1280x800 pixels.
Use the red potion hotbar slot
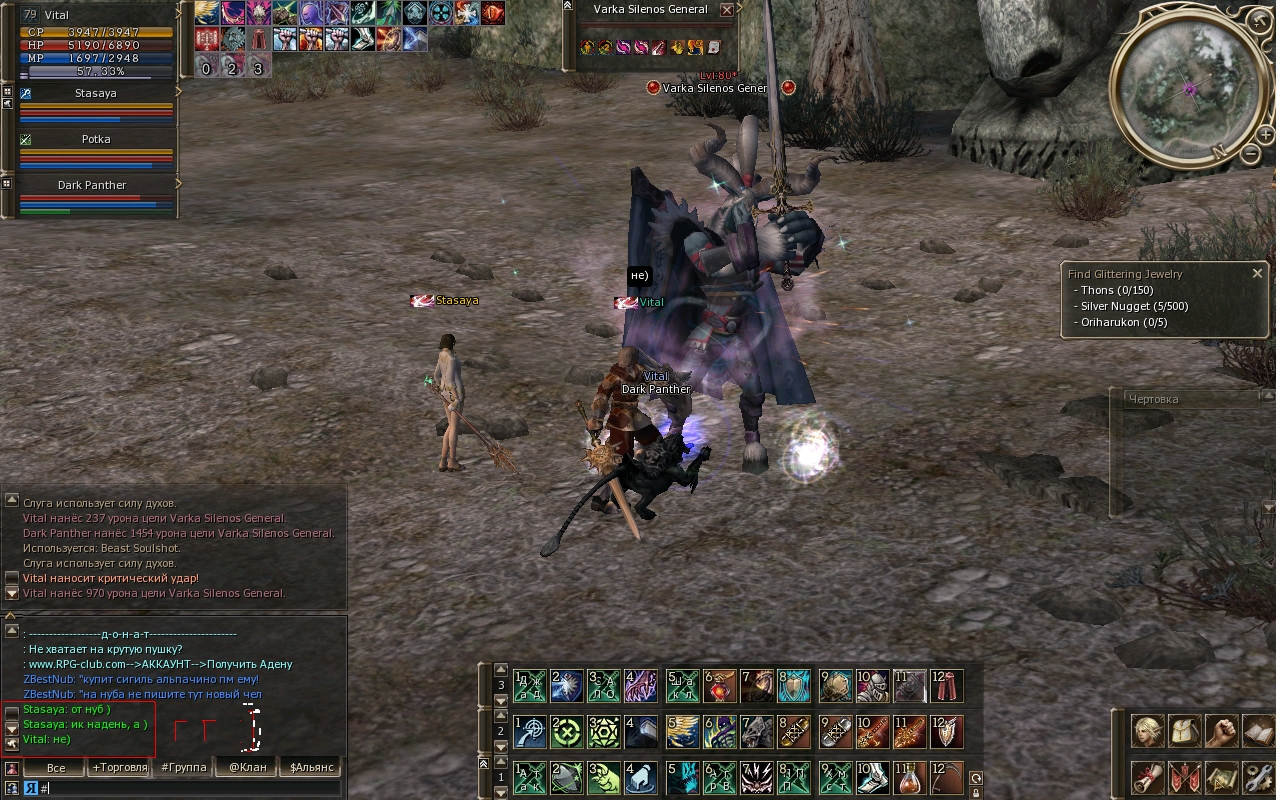(x=909, y=777)
